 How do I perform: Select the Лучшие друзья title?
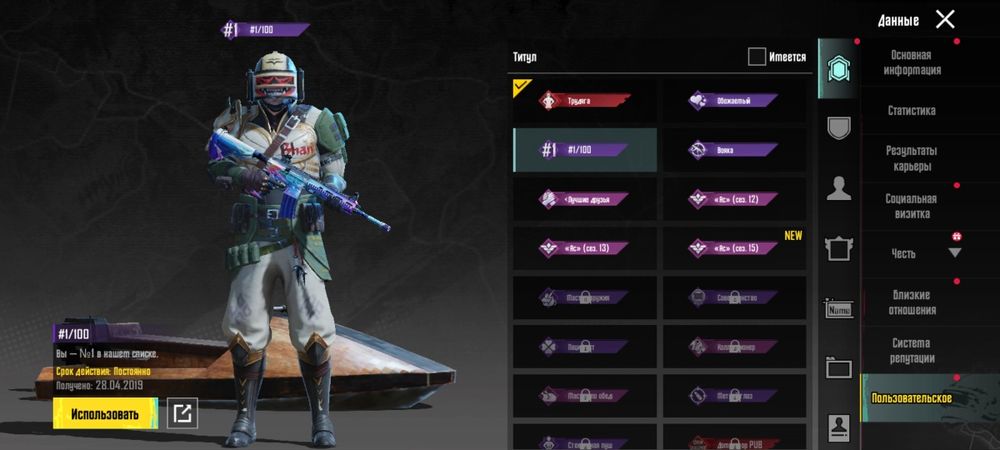pyautogui.click(x=585, y=199)
